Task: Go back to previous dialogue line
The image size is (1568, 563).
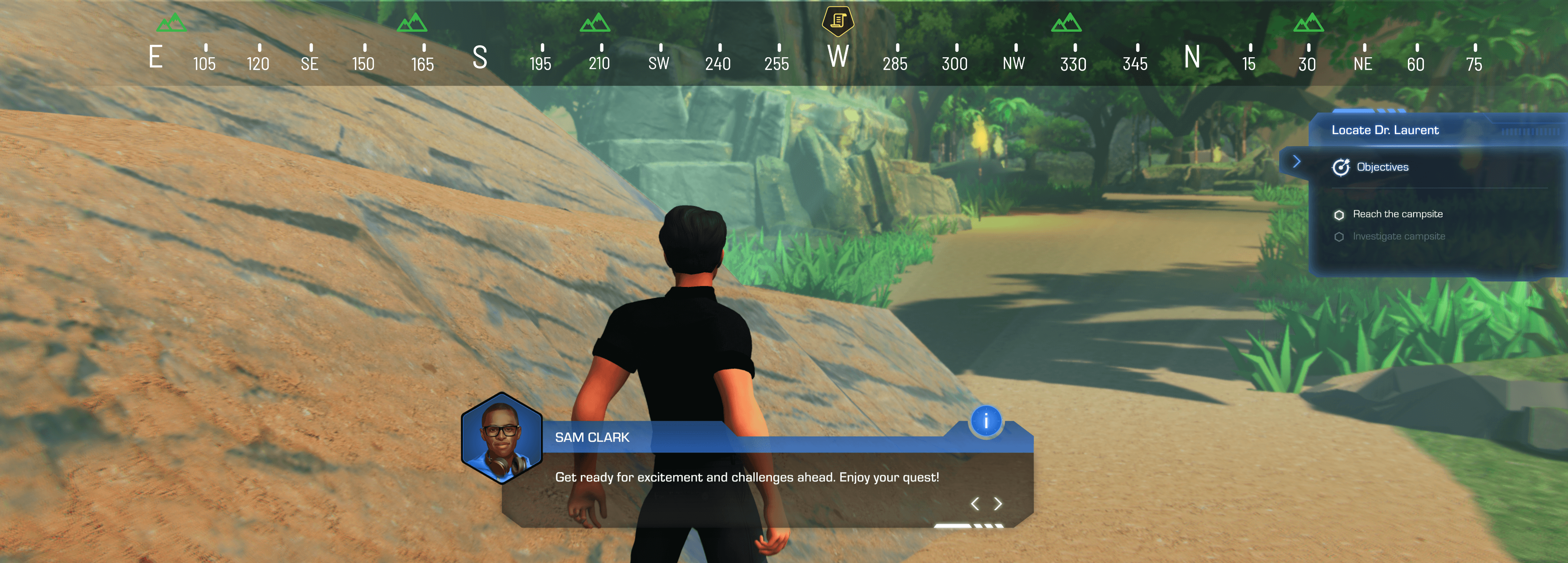Action: (x=974, y=503)
